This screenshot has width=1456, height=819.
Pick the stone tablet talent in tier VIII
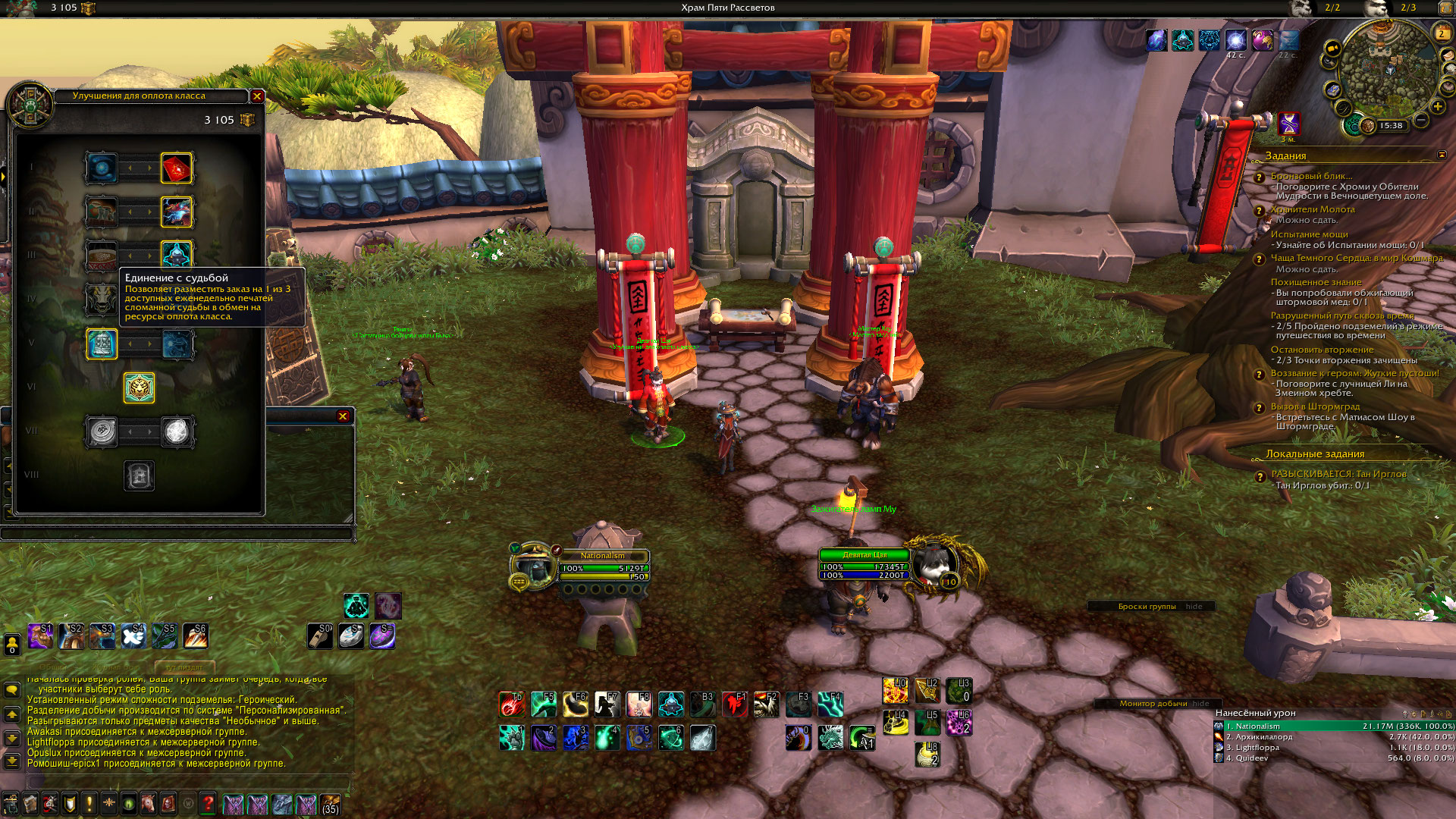pyautogui.click(x=139, y=476)
